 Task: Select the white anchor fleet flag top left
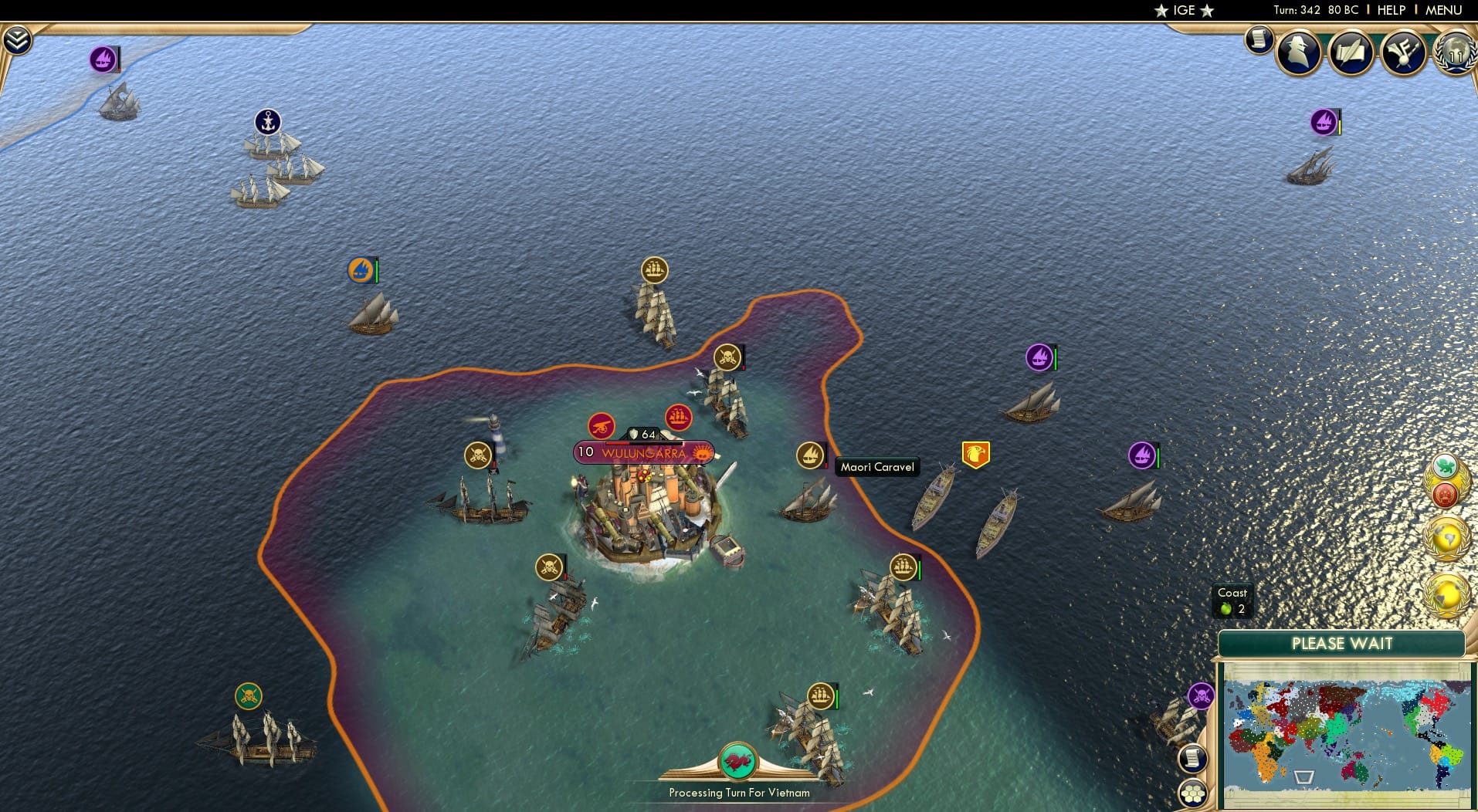tap(266, 120)
